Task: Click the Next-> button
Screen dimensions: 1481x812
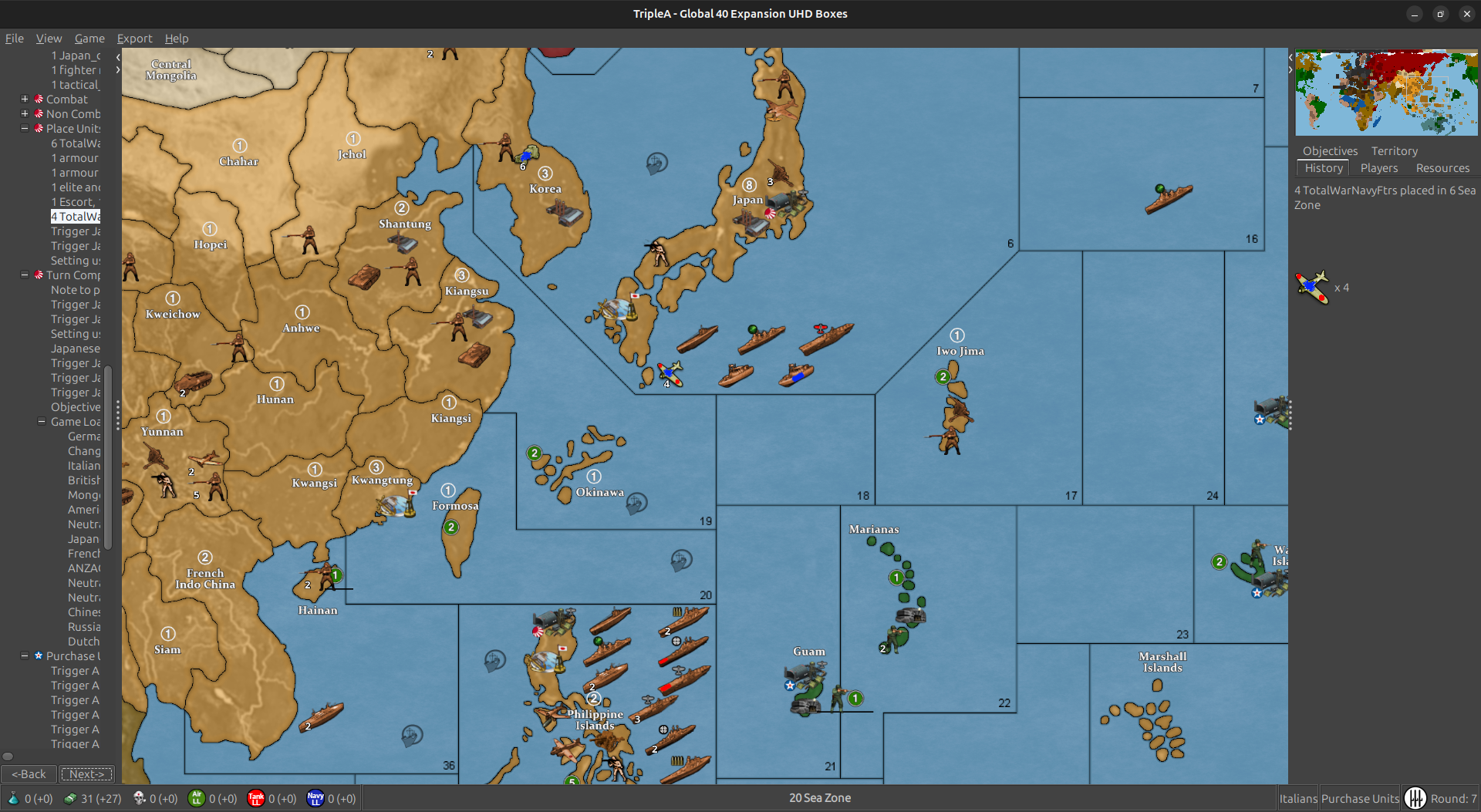Action: coord(86,773)
